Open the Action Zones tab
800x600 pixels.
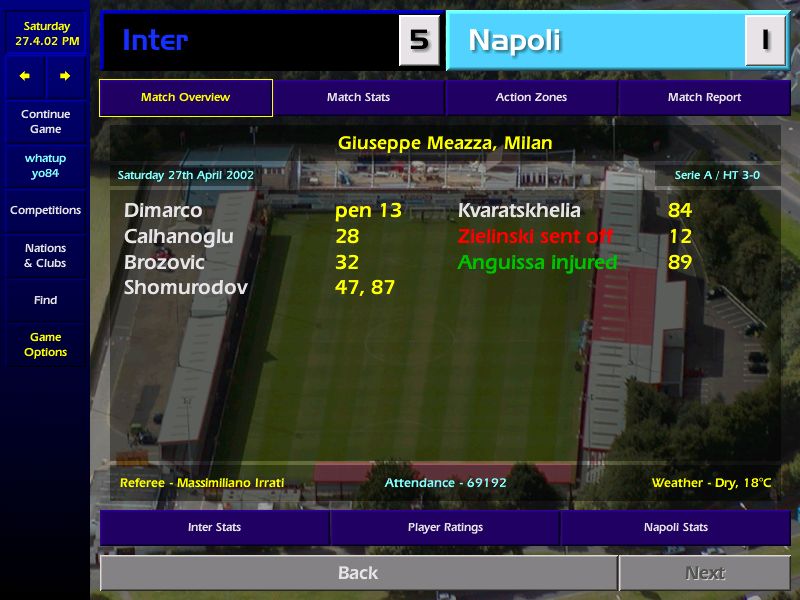point(531,98)
